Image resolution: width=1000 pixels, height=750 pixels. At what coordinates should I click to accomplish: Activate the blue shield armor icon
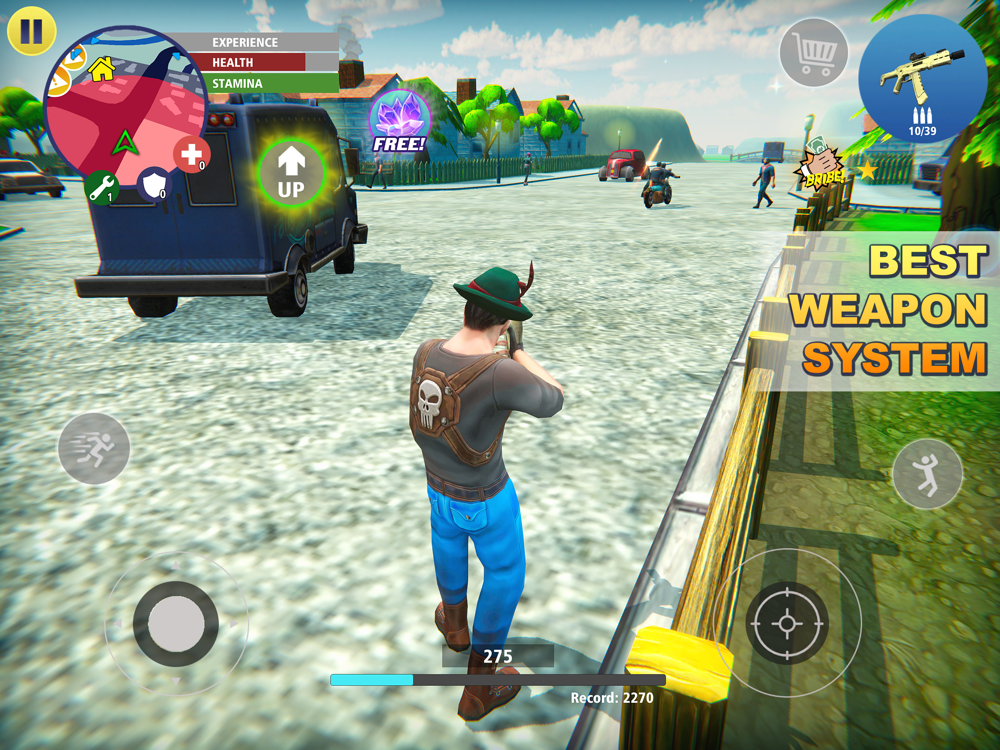click(x=154, y=183)
